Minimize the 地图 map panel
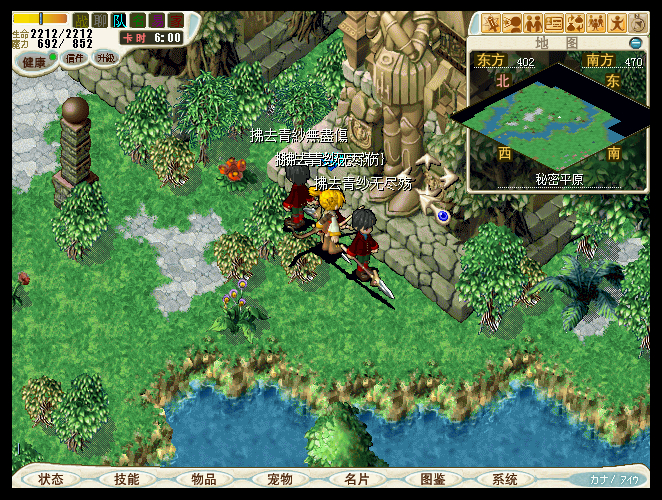Viewport: 662px width, 500px height. [x=635, y=43]
